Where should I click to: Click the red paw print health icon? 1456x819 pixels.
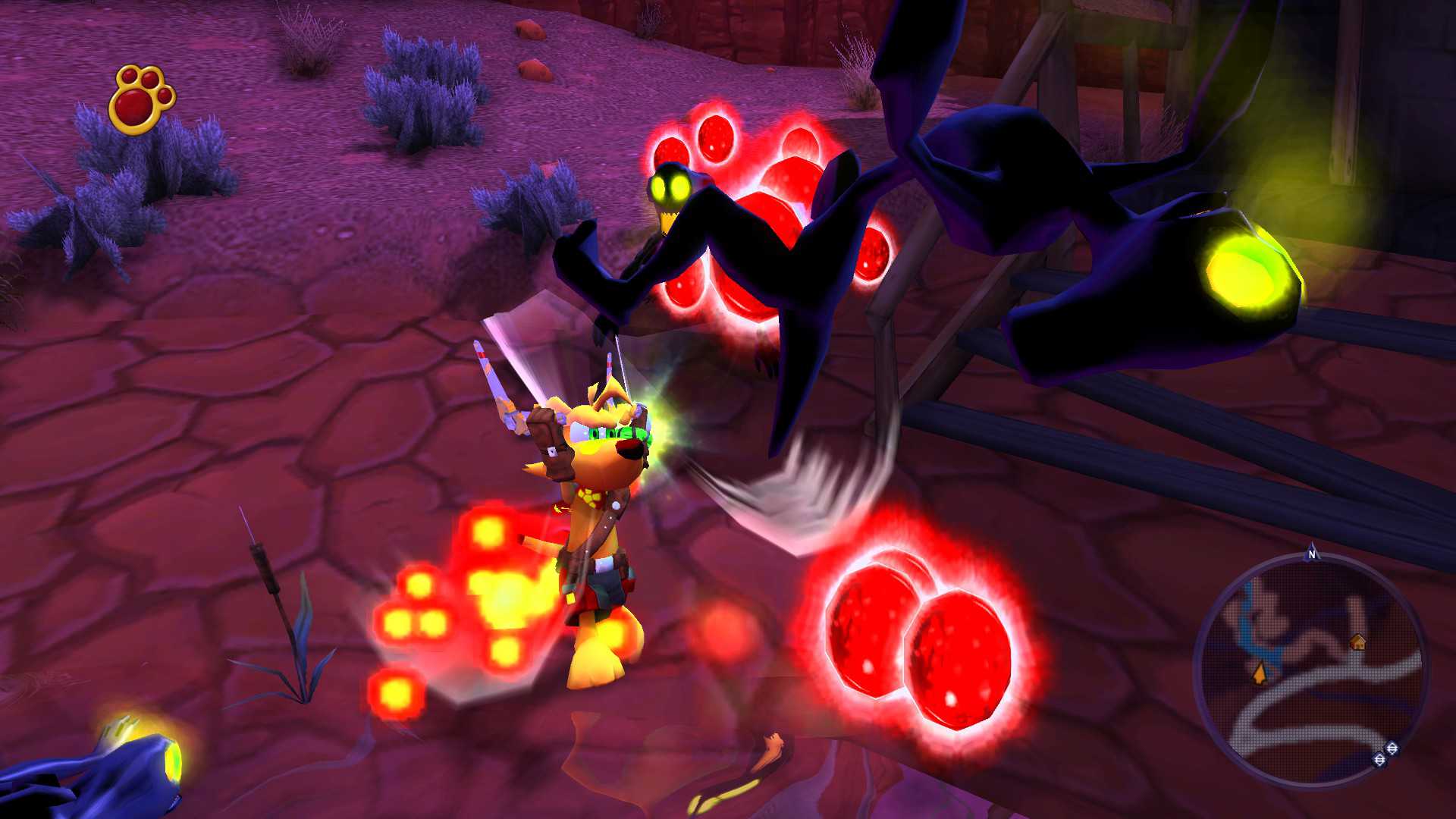(142, 99)
